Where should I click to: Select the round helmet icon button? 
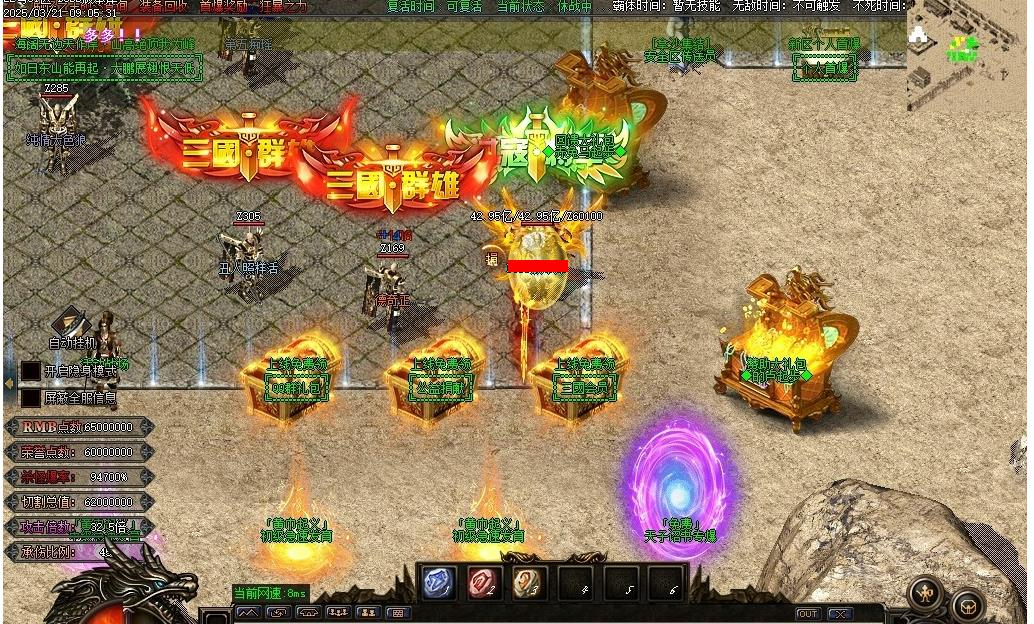pyautogui.click(x=967, y=605)
